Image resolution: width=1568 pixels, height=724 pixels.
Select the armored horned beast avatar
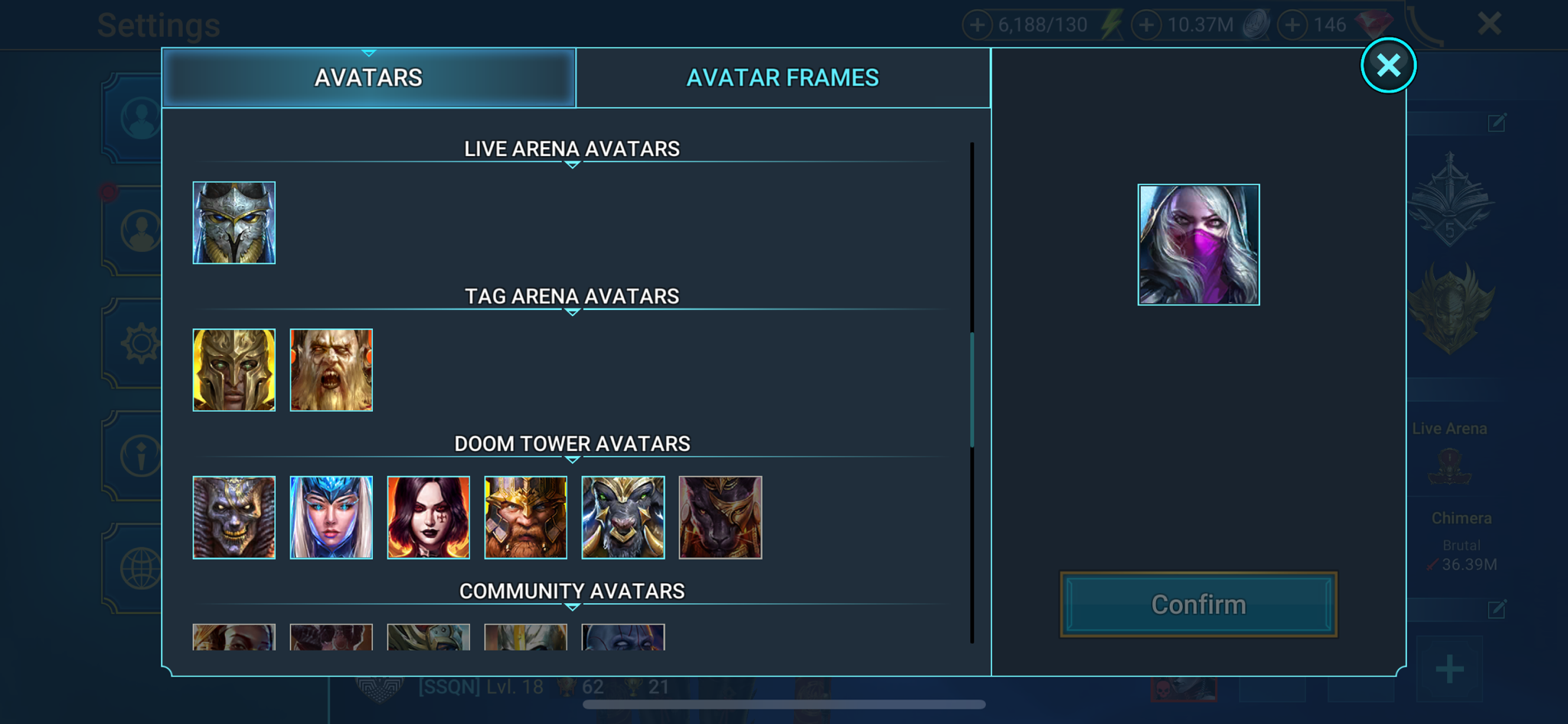623,517
